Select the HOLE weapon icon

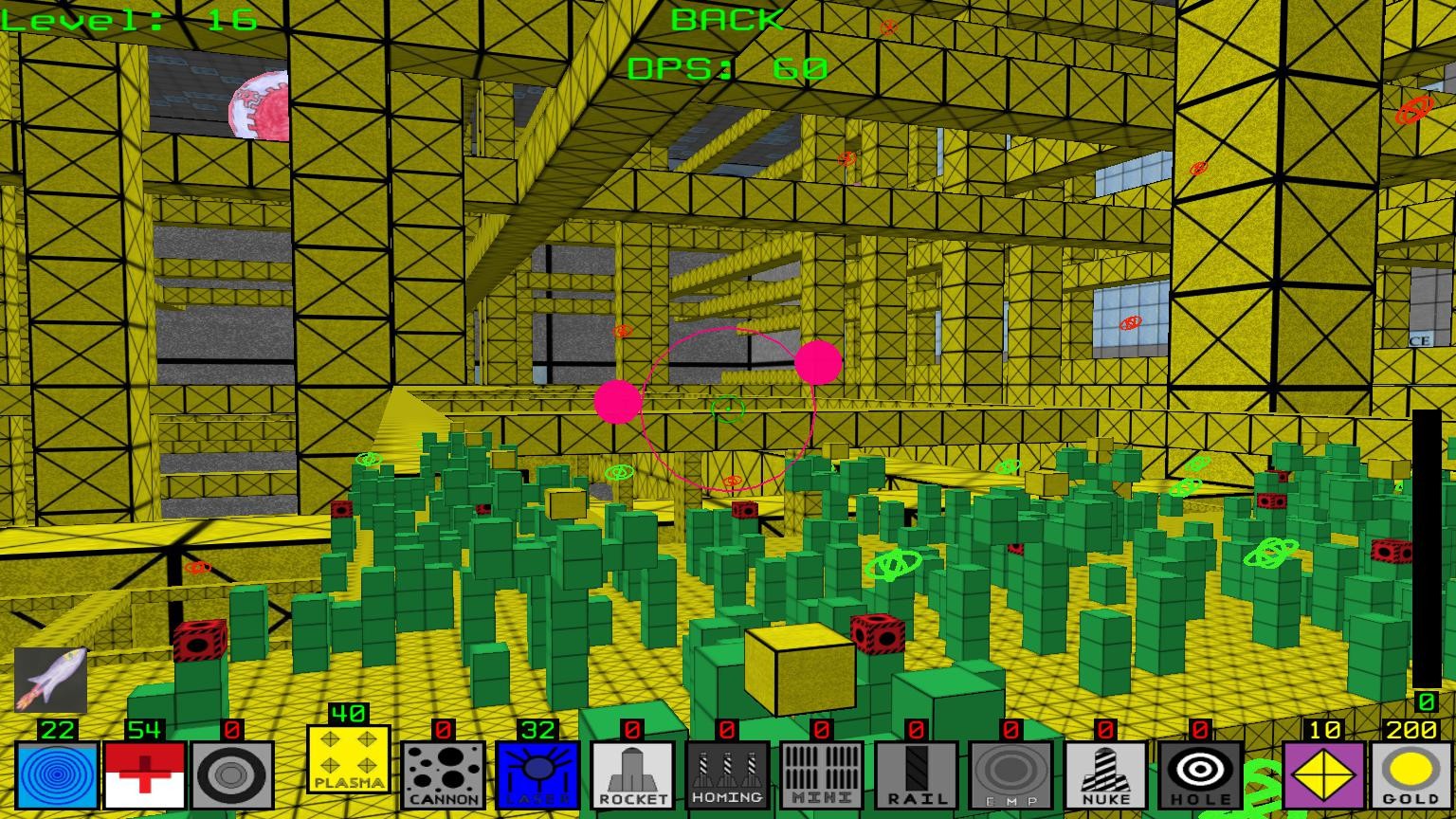coord(1202,775)
